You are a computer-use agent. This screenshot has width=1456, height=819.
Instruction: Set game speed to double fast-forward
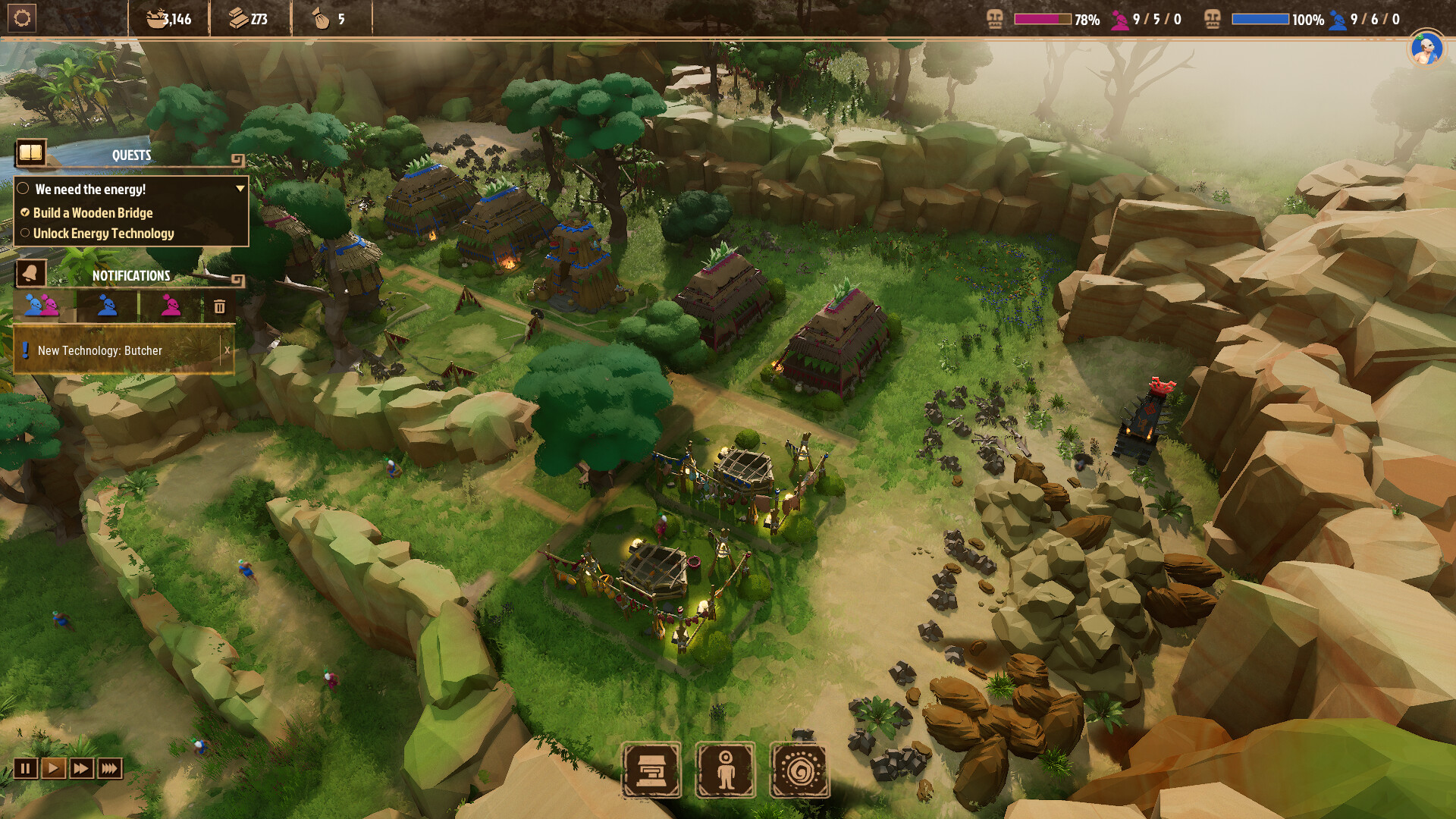point(81,769)
